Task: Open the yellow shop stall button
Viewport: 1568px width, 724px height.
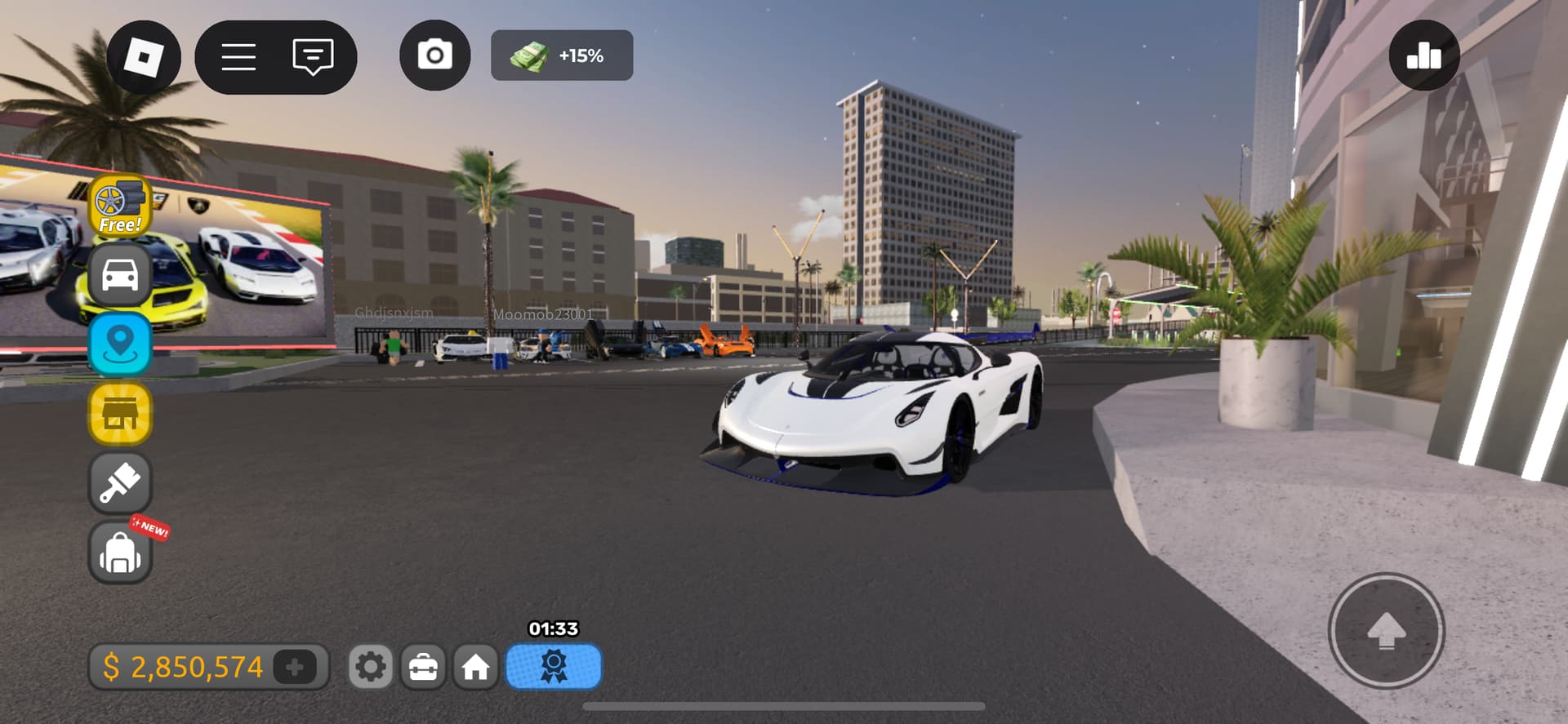Action: tap(120, 414)
